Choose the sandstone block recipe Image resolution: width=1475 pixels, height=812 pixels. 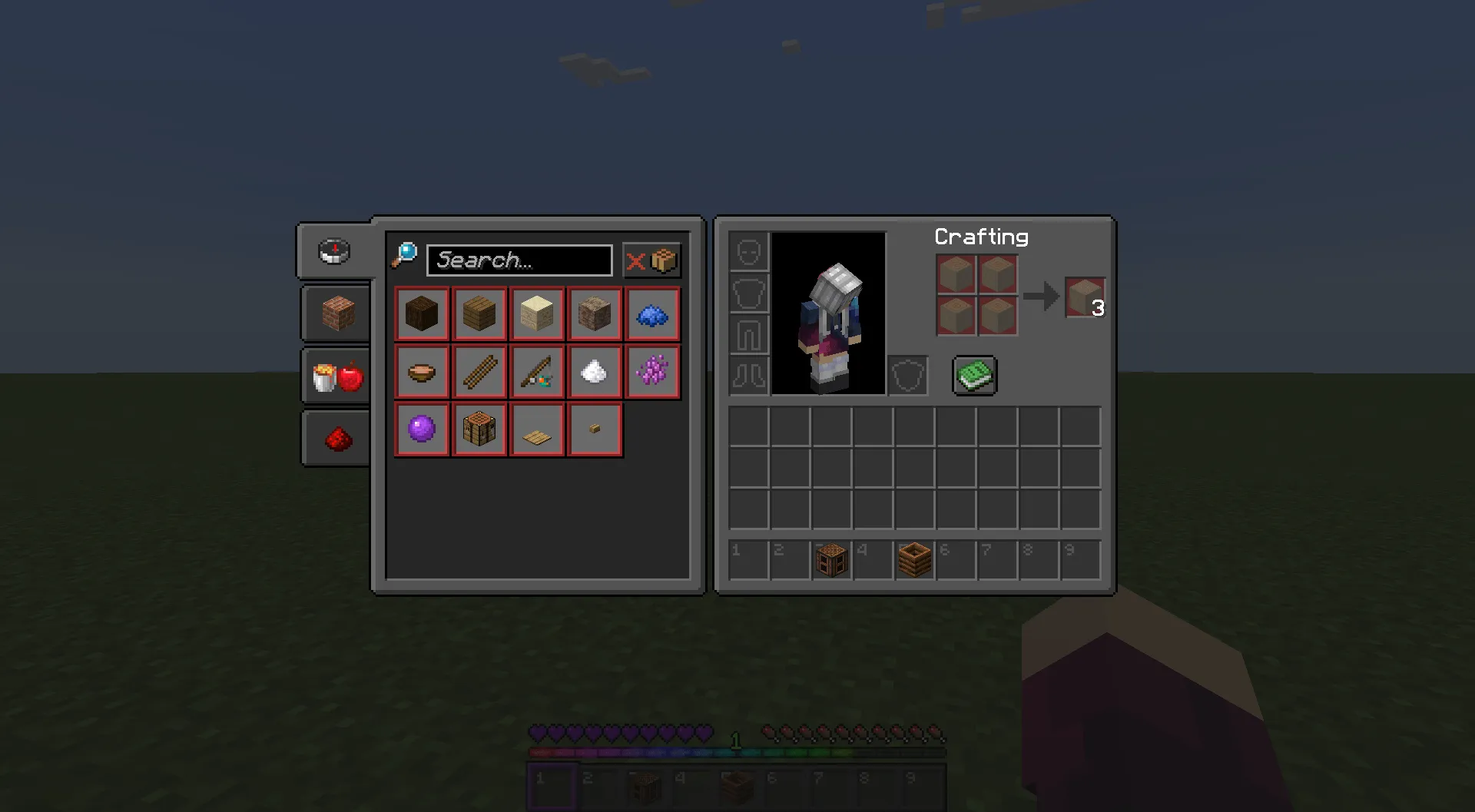537,313
